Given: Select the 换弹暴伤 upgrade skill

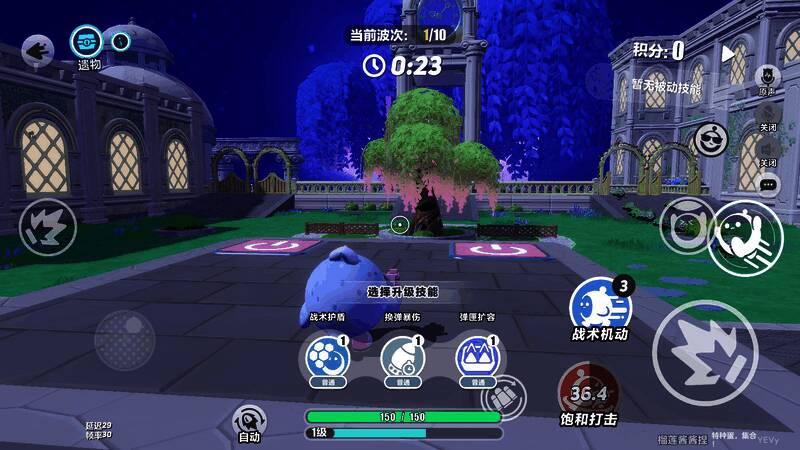Looking at the screenshot, I should (401, 358).
